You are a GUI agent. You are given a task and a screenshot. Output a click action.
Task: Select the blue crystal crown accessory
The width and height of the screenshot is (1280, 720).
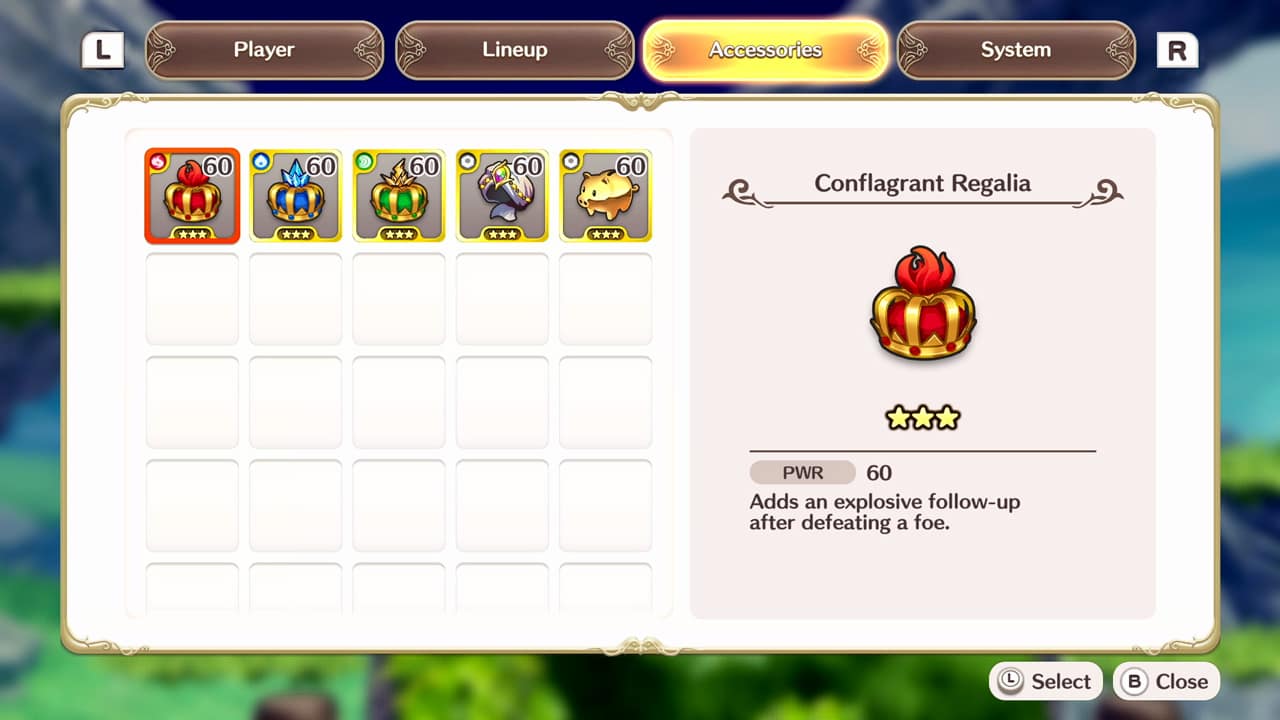pyautogui.click(x=296, y=196)
